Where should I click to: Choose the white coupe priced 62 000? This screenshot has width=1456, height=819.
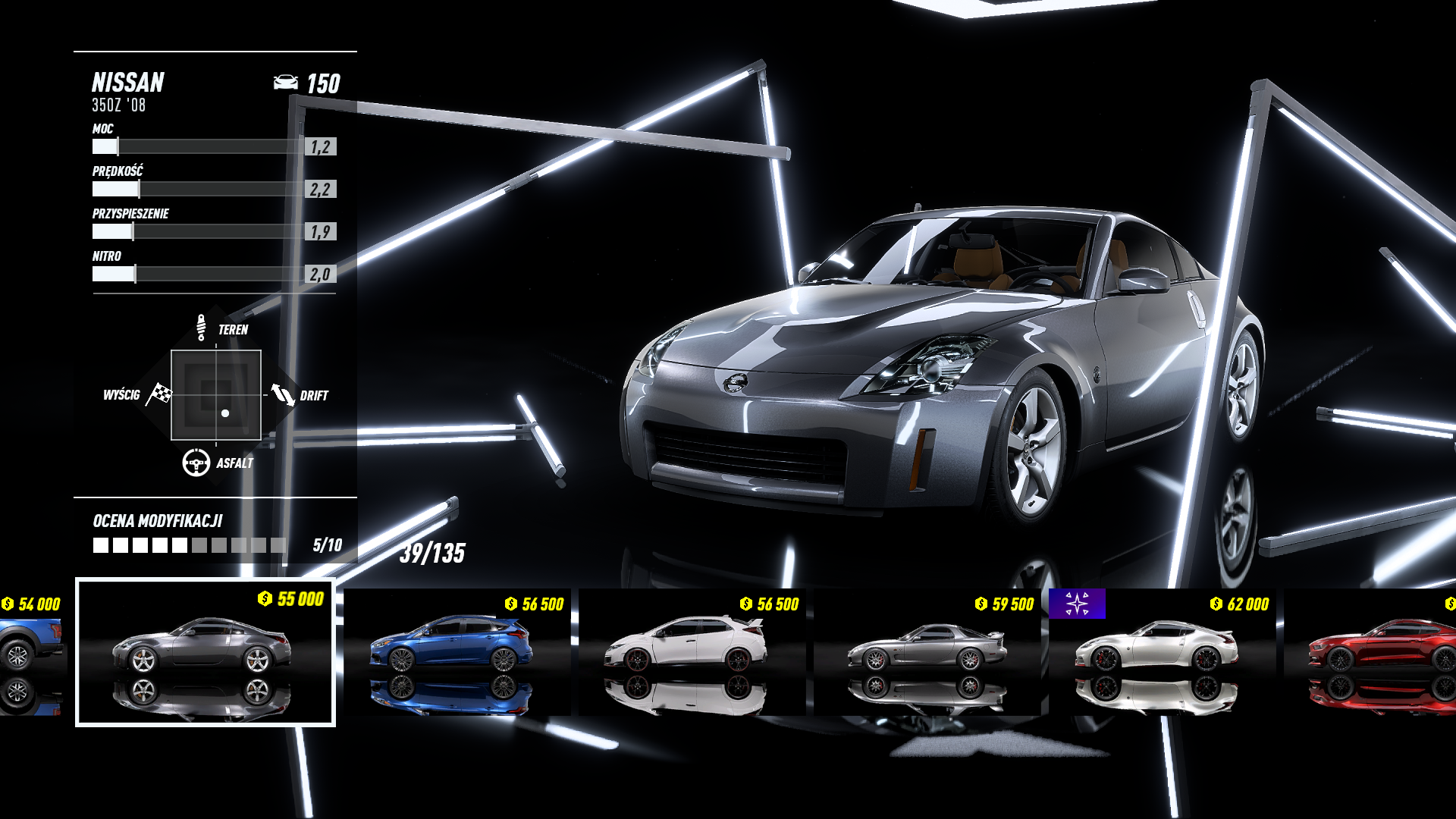[x=1162, y=652]
